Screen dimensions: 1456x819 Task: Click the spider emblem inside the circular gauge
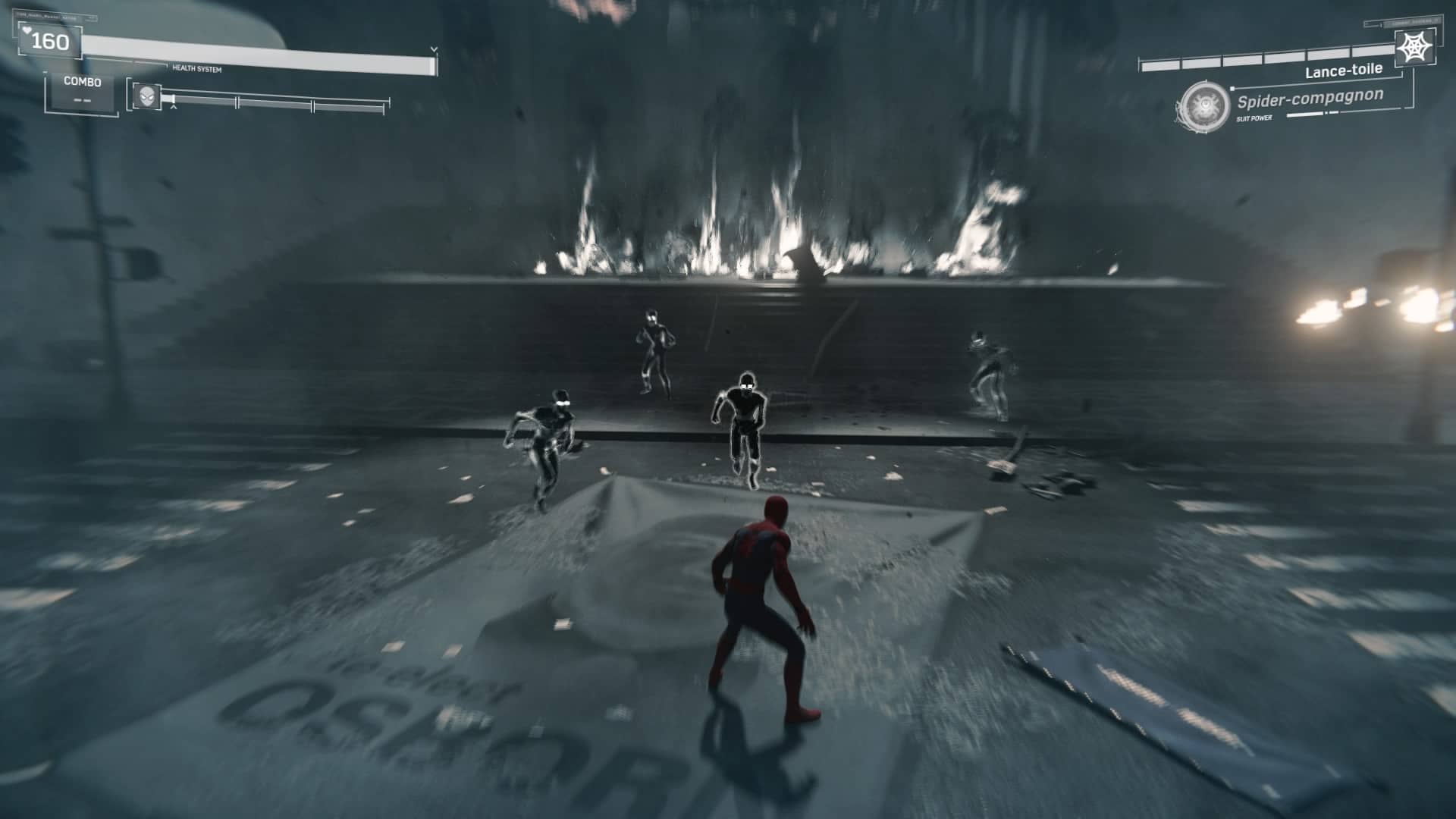tap(1204, 106)
